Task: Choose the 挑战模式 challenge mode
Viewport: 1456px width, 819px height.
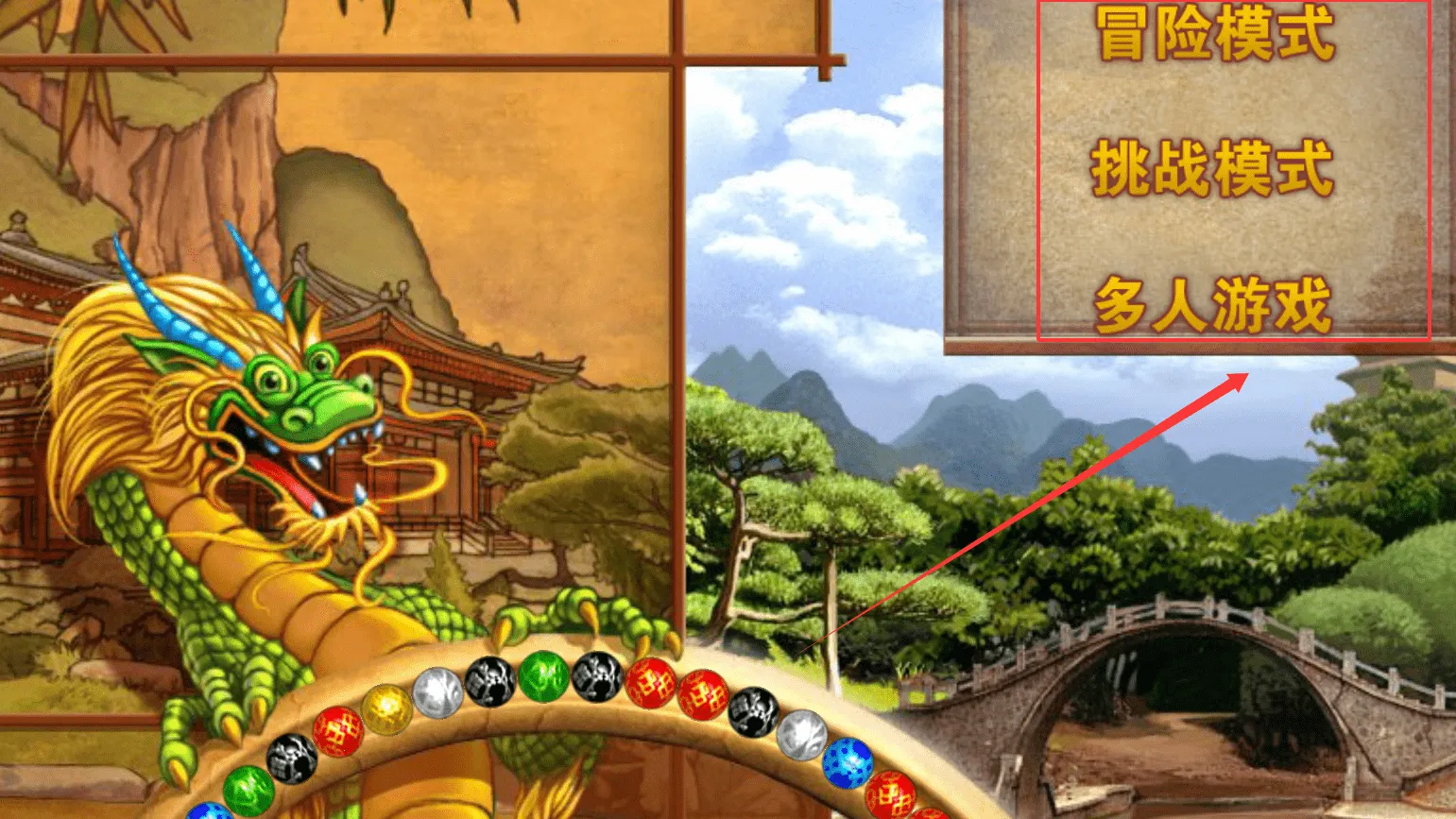Action: click(1212, 169)
